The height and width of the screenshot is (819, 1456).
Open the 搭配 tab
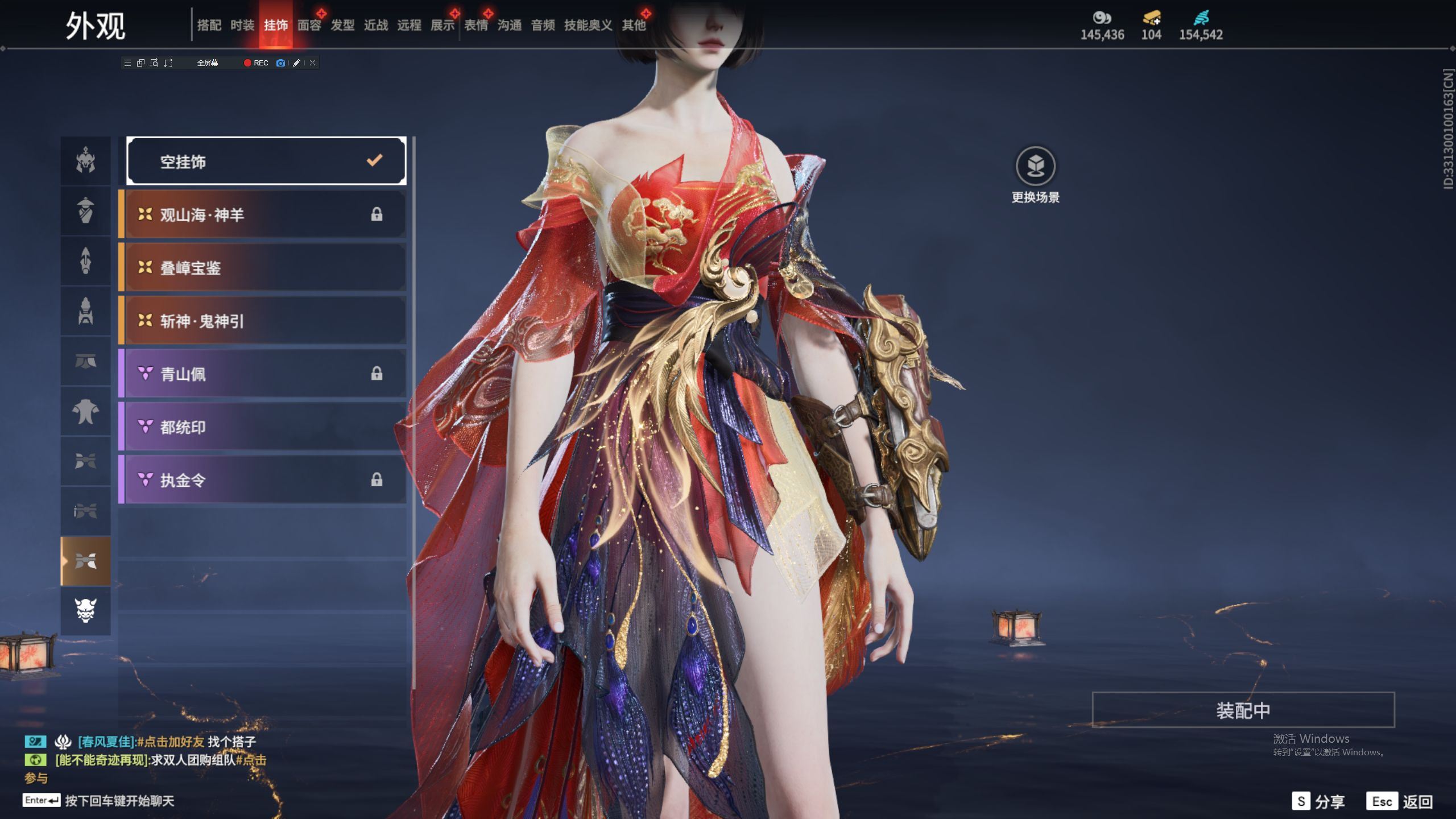pos(209,25)
